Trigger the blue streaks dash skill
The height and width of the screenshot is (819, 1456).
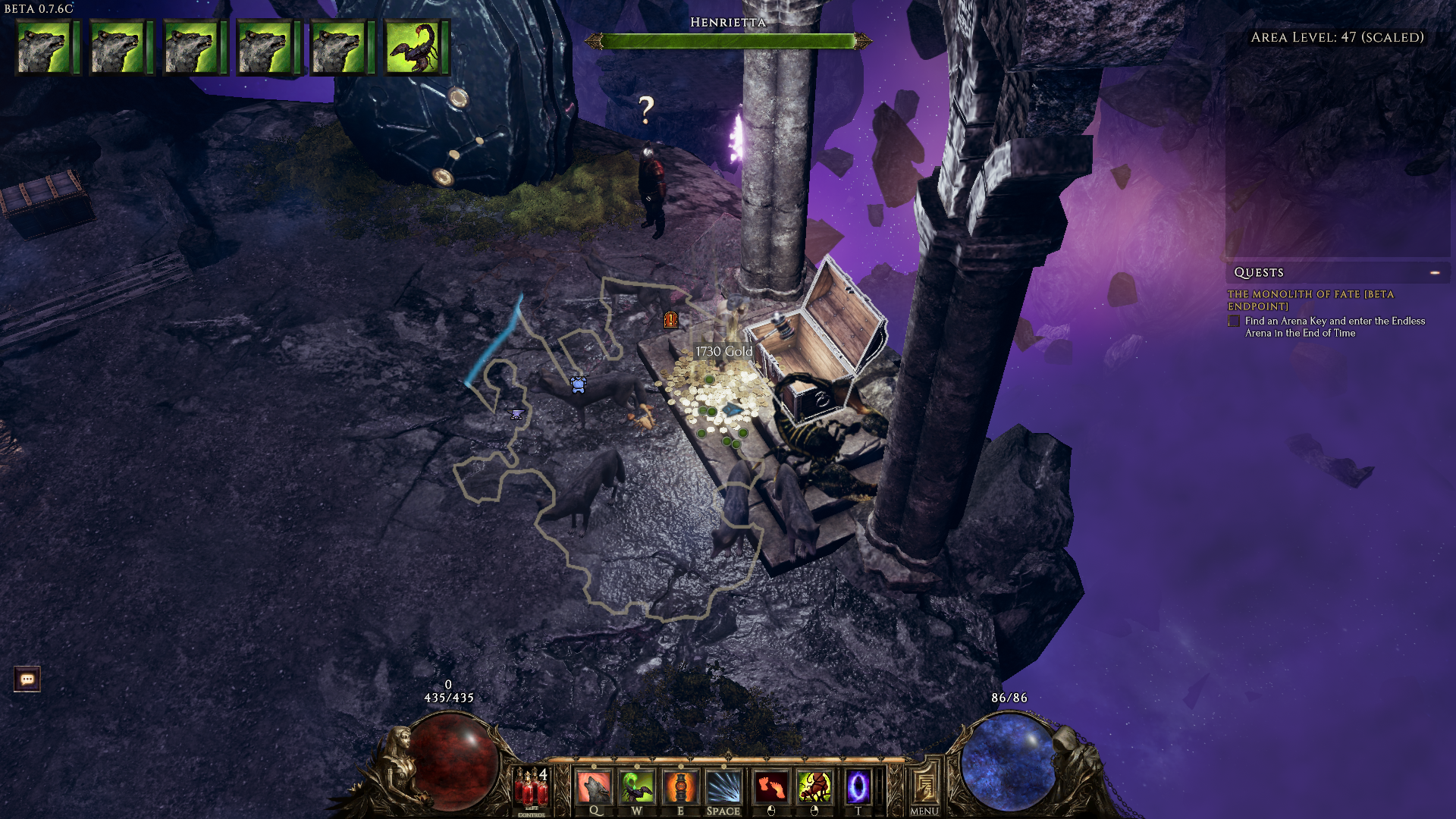coord(723,787)
